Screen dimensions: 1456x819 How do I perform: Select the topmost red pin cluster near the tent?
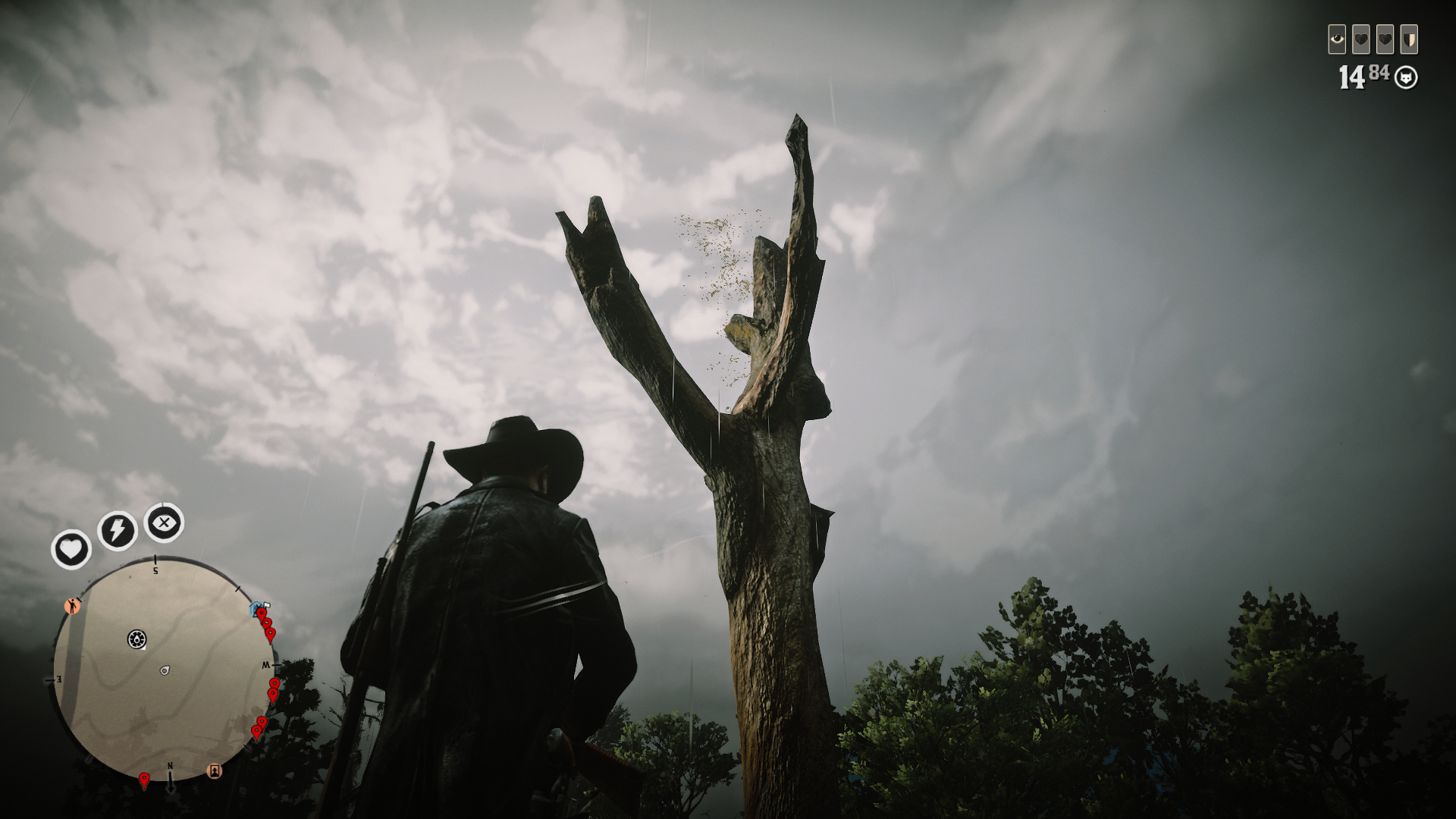click(262, 613)
